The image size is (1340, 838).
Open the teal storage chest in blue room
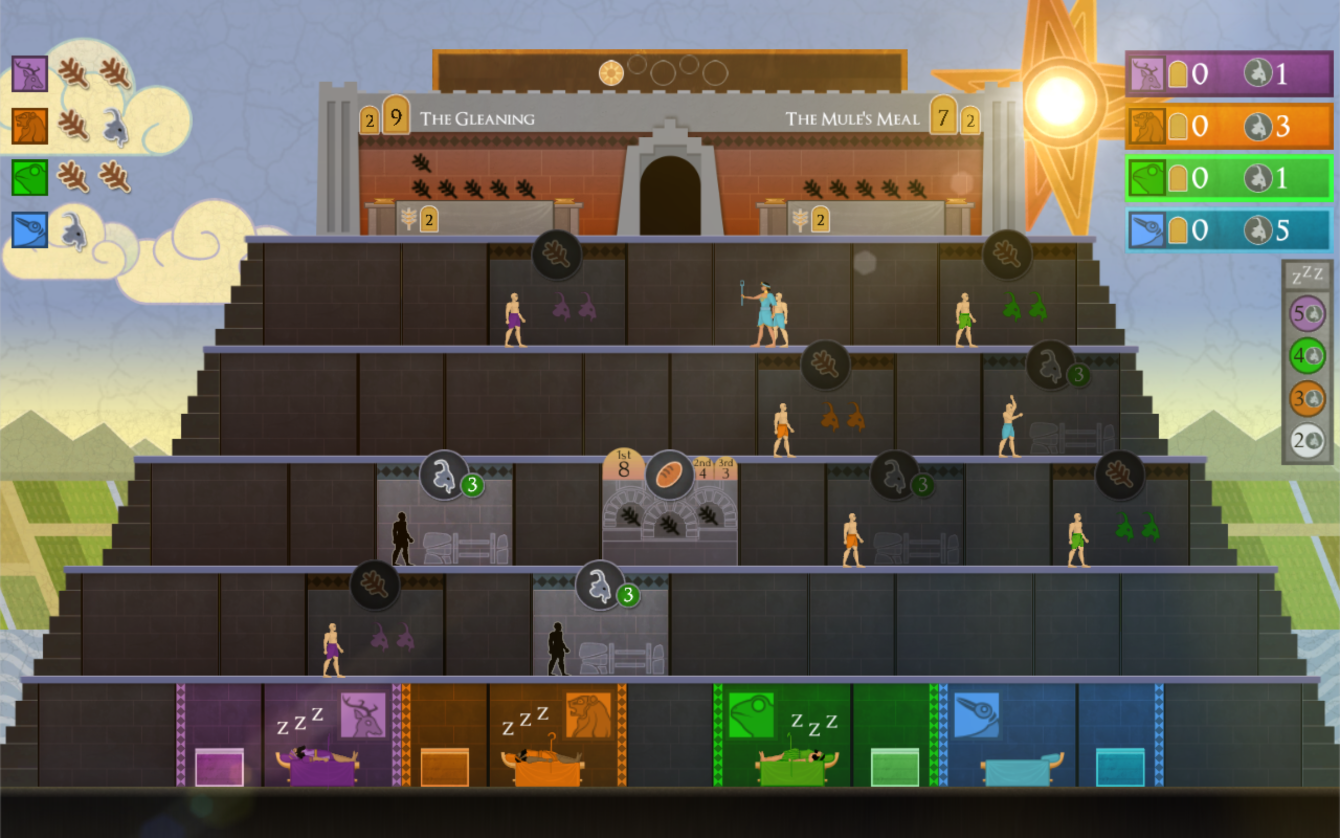tap(1120, 767)
